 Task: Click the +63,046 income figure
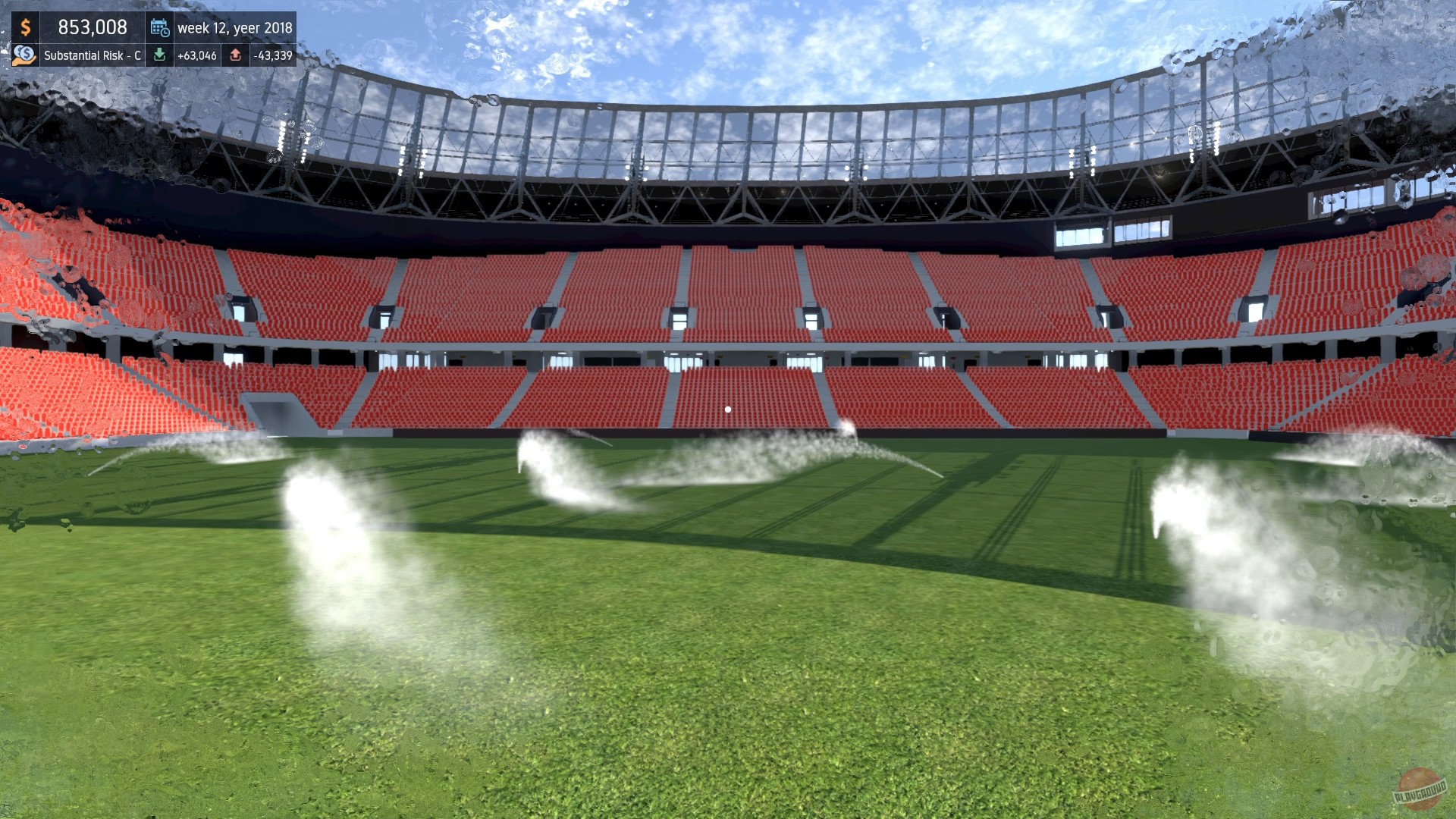pos(197,55)
